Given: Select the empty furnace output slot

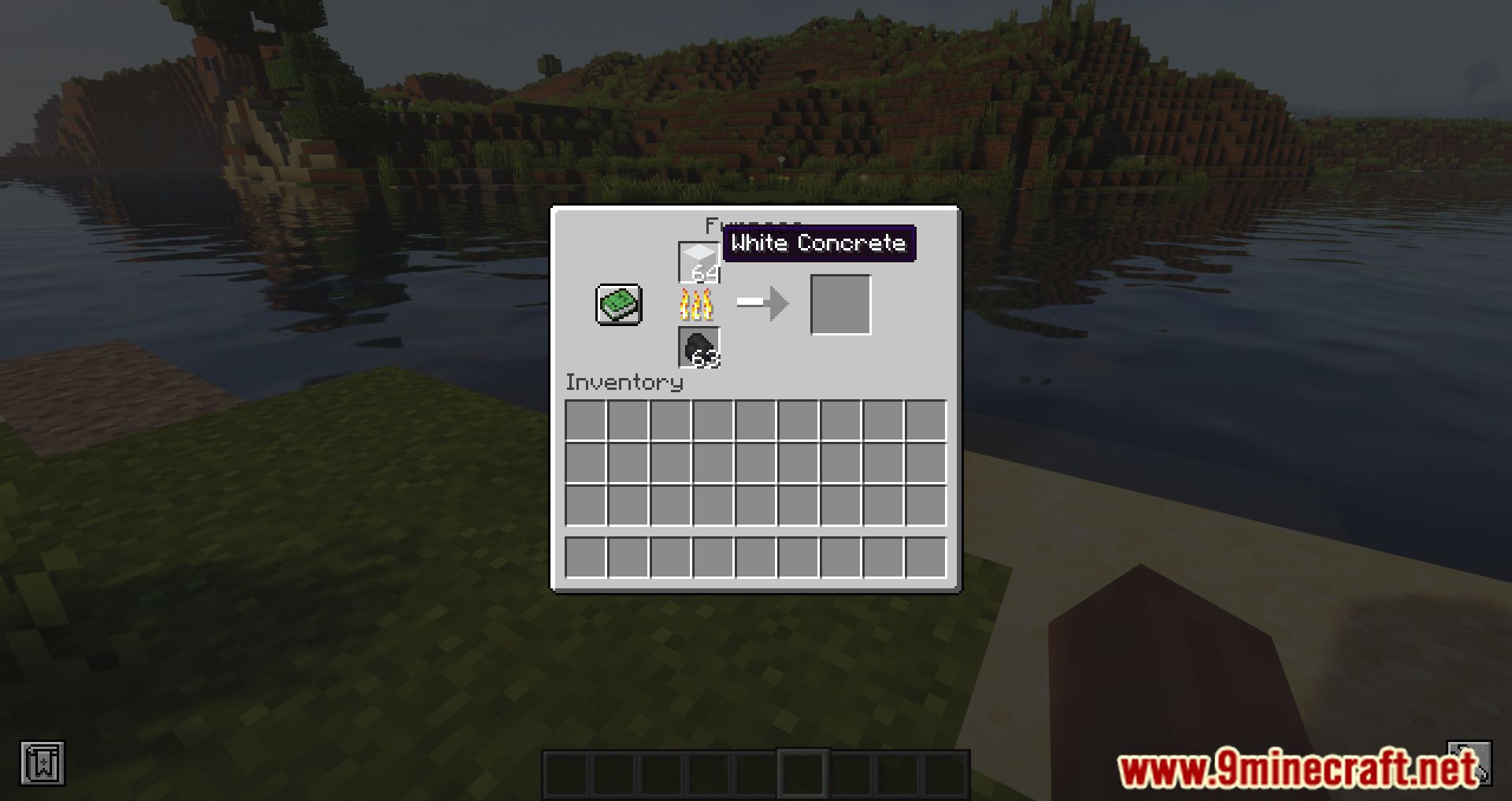Looking at the screenshot, I should tap(839, 303).
